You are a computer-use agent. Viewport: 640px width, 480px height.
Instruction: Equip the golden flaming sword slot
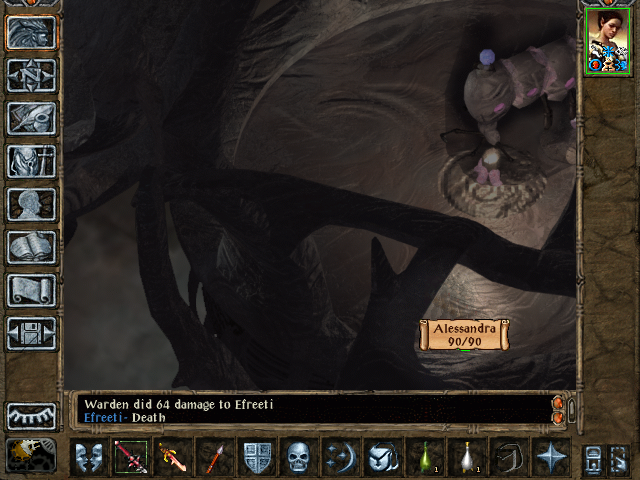[173, 457]
